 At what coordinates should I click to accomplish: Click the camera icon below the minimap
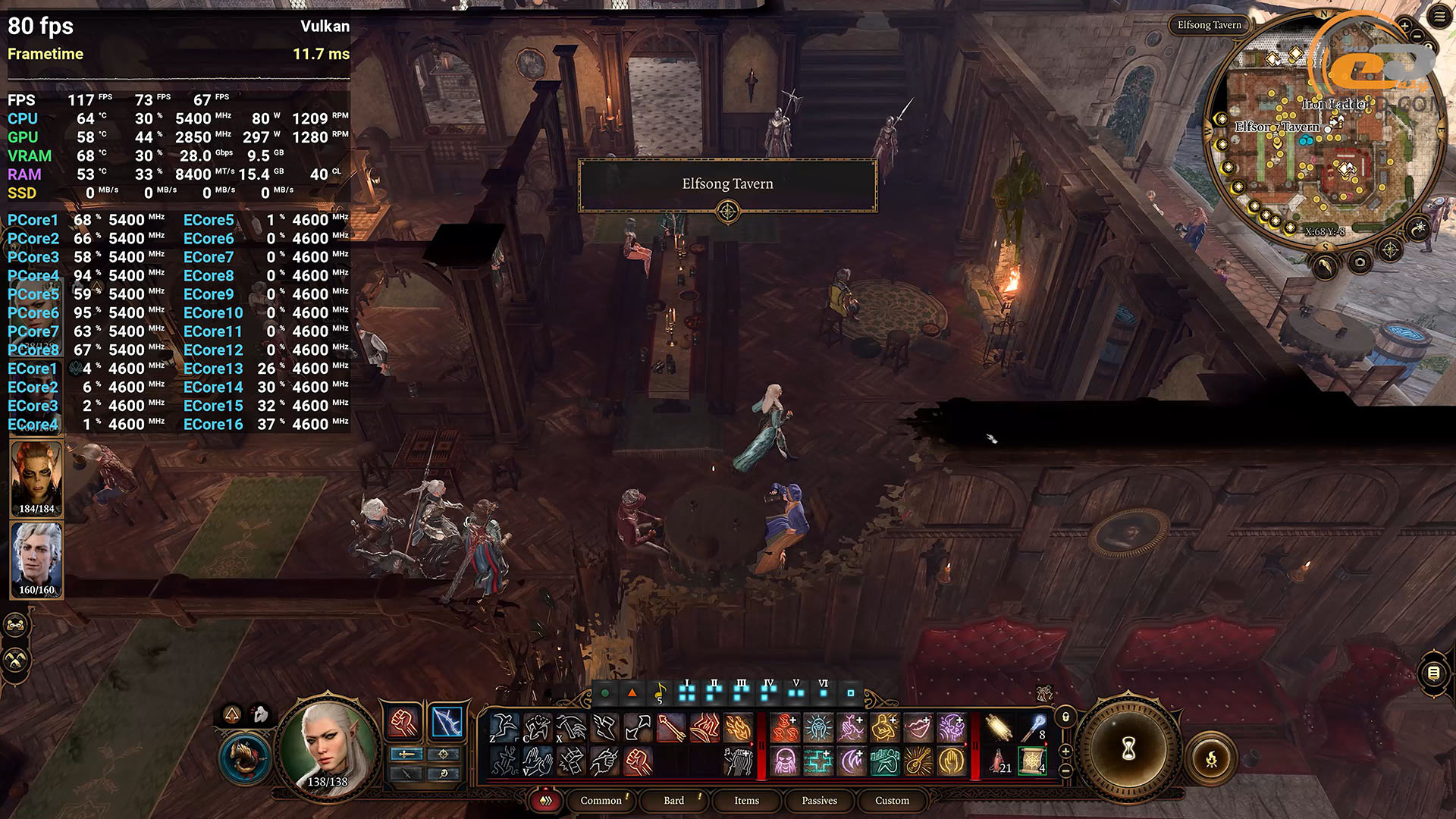point(1360,263)
